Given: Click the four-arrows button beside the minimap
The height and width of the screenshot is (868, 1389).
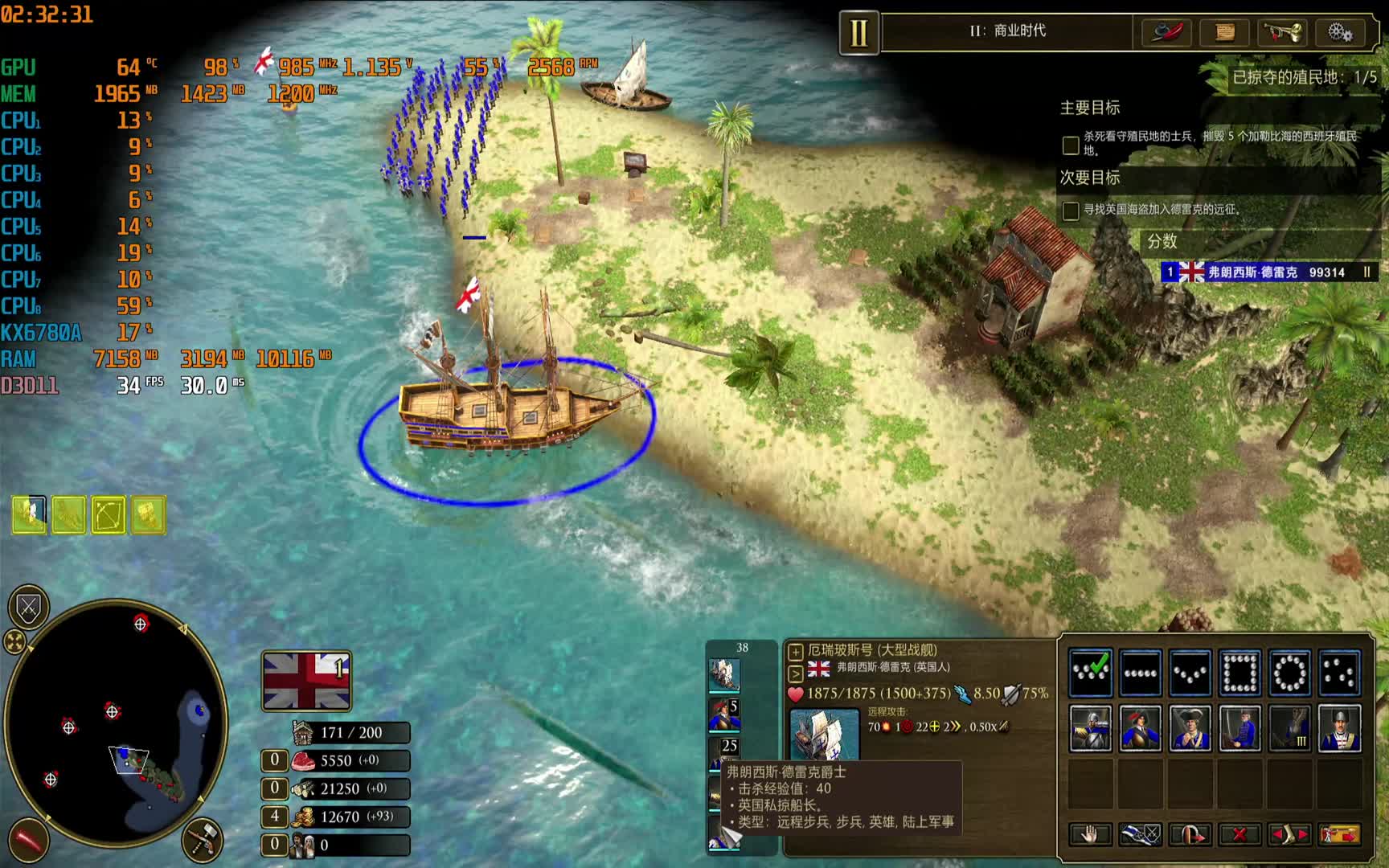Looking at the screenshot, I should click(14, 641).
